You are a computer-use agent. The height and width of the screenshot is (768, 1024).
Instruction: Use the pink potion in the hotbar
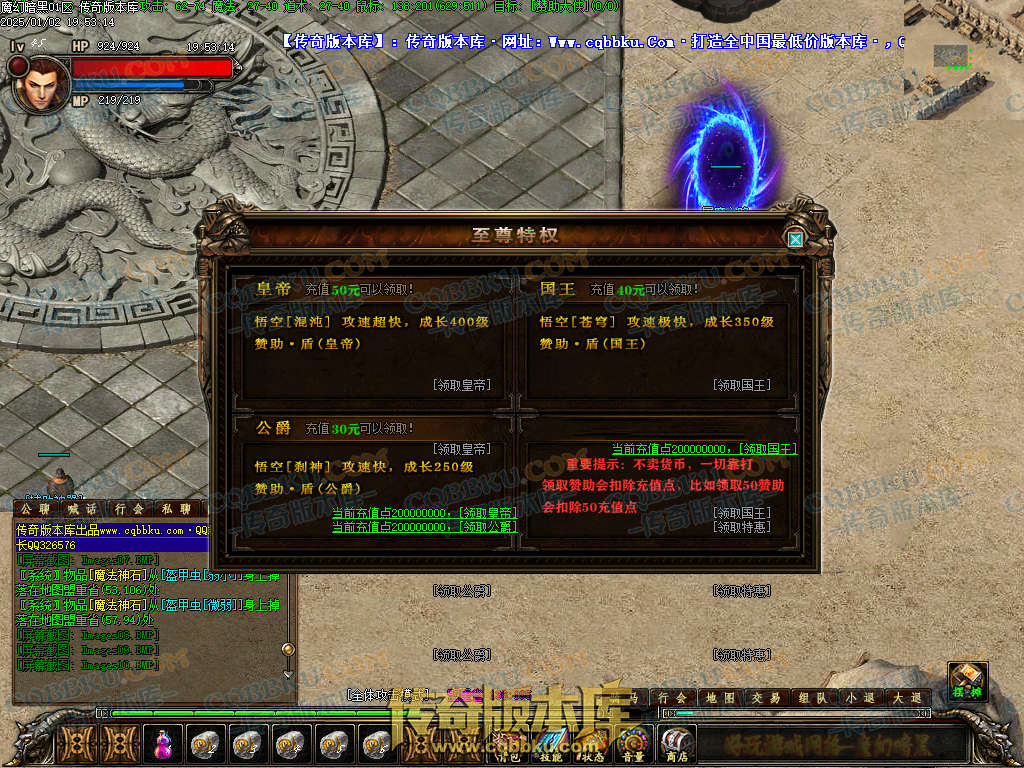[161, 743]
